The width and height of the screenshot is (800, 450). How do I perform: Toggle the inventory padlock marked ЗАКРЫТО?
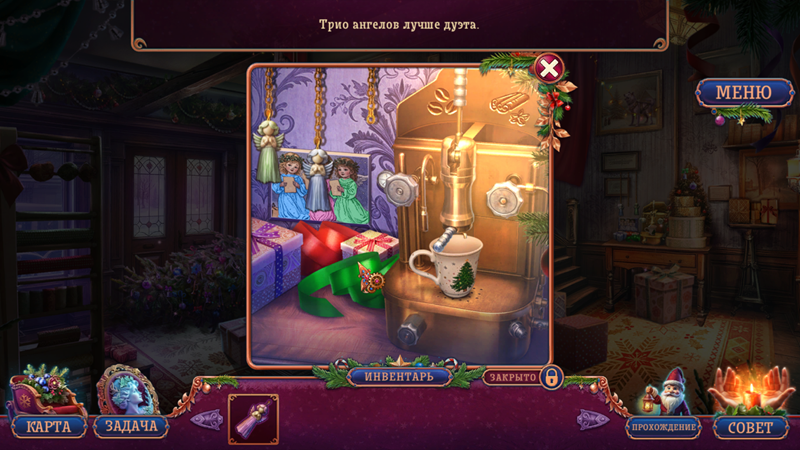coord(551,378)
